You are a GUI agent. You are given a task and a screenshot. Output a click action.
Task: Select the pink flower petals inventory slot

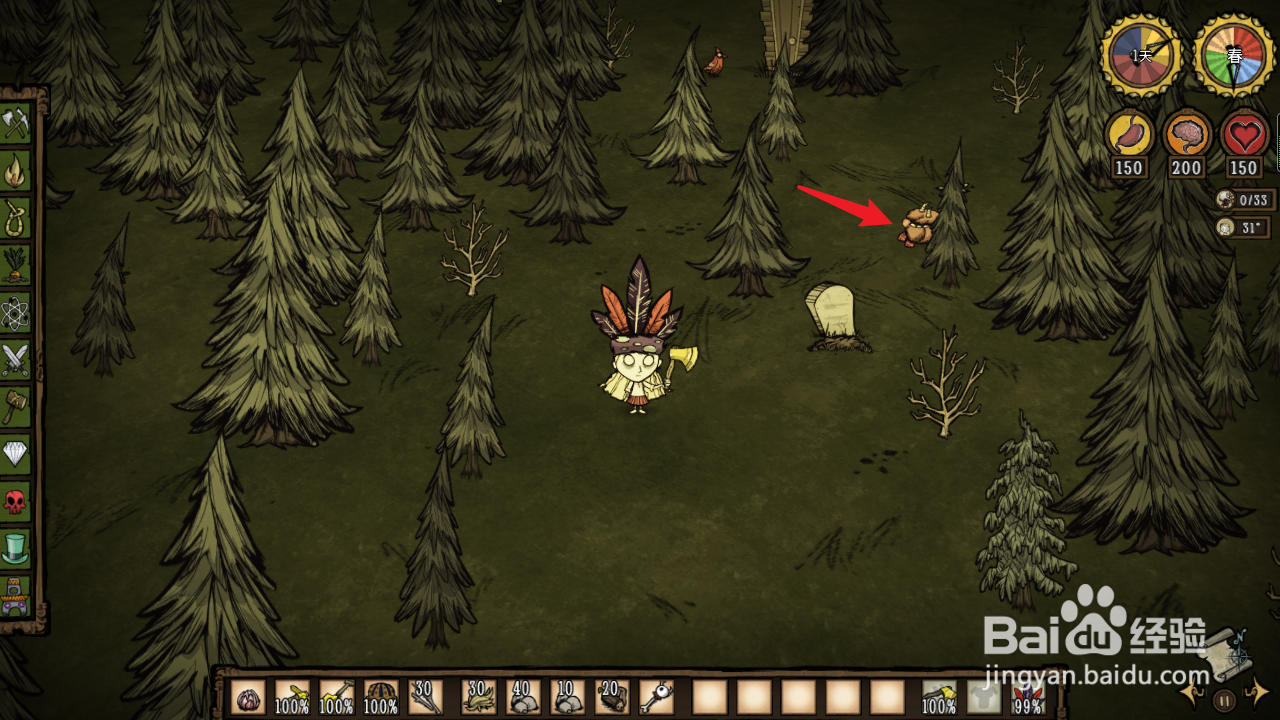(248, 697)
